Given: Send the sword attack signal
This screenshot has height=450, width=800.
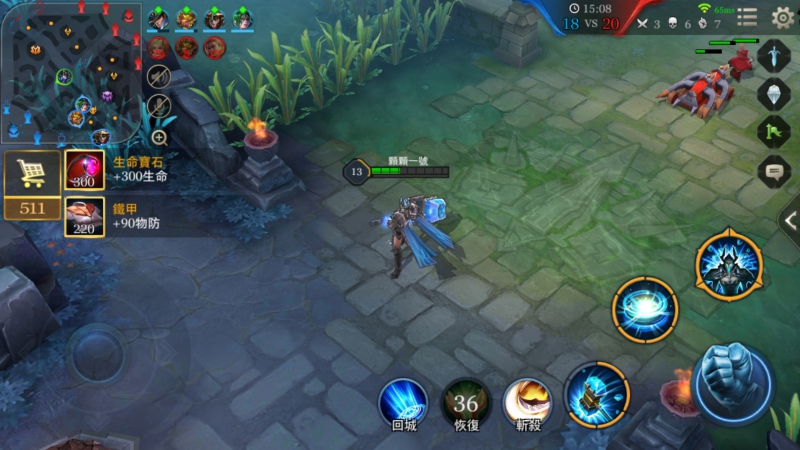Looking at the screenshot, I should [774, 56].
